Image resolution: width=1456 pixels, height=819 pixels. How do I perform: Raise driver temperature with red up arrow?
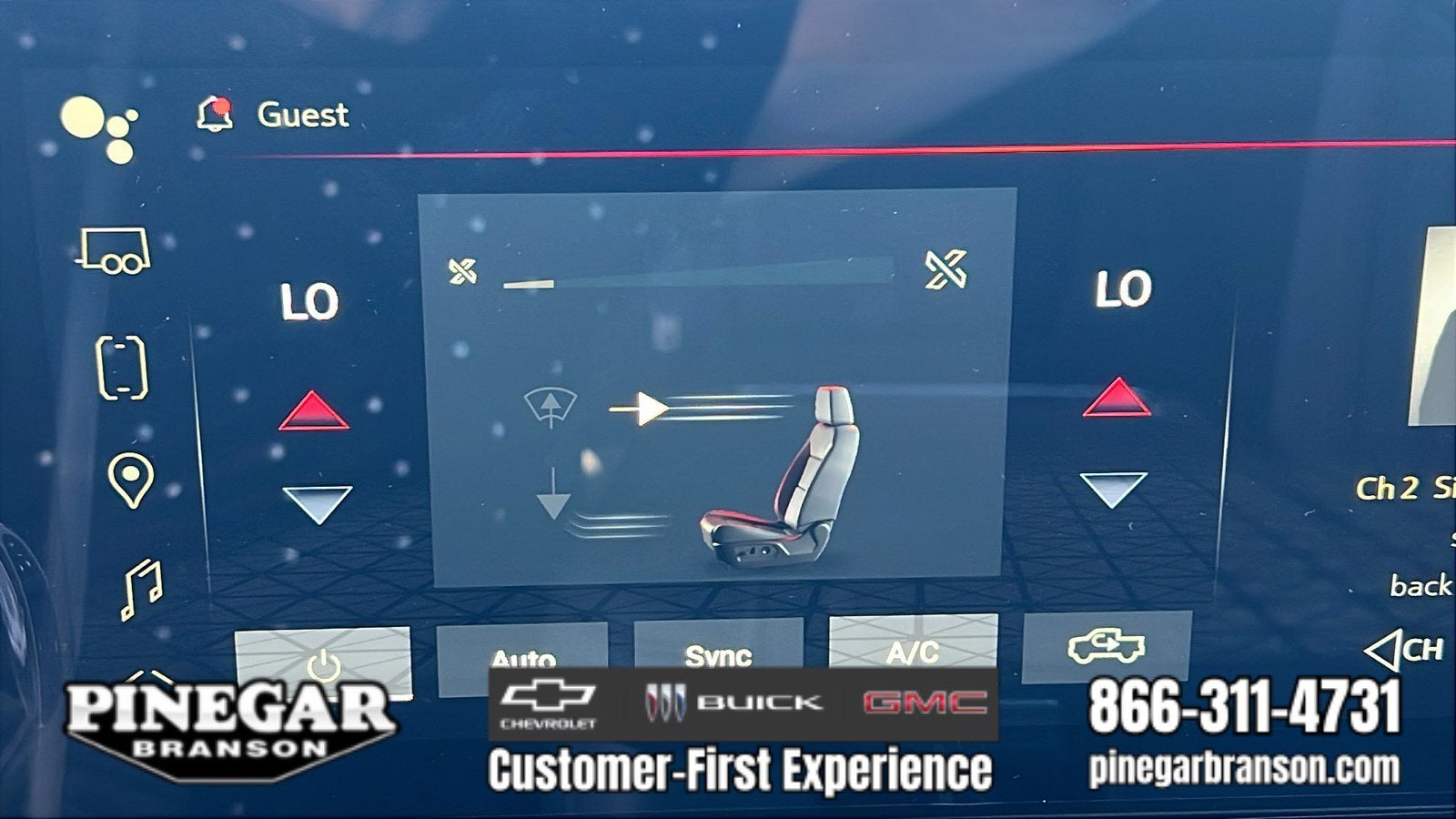(313, 411)
